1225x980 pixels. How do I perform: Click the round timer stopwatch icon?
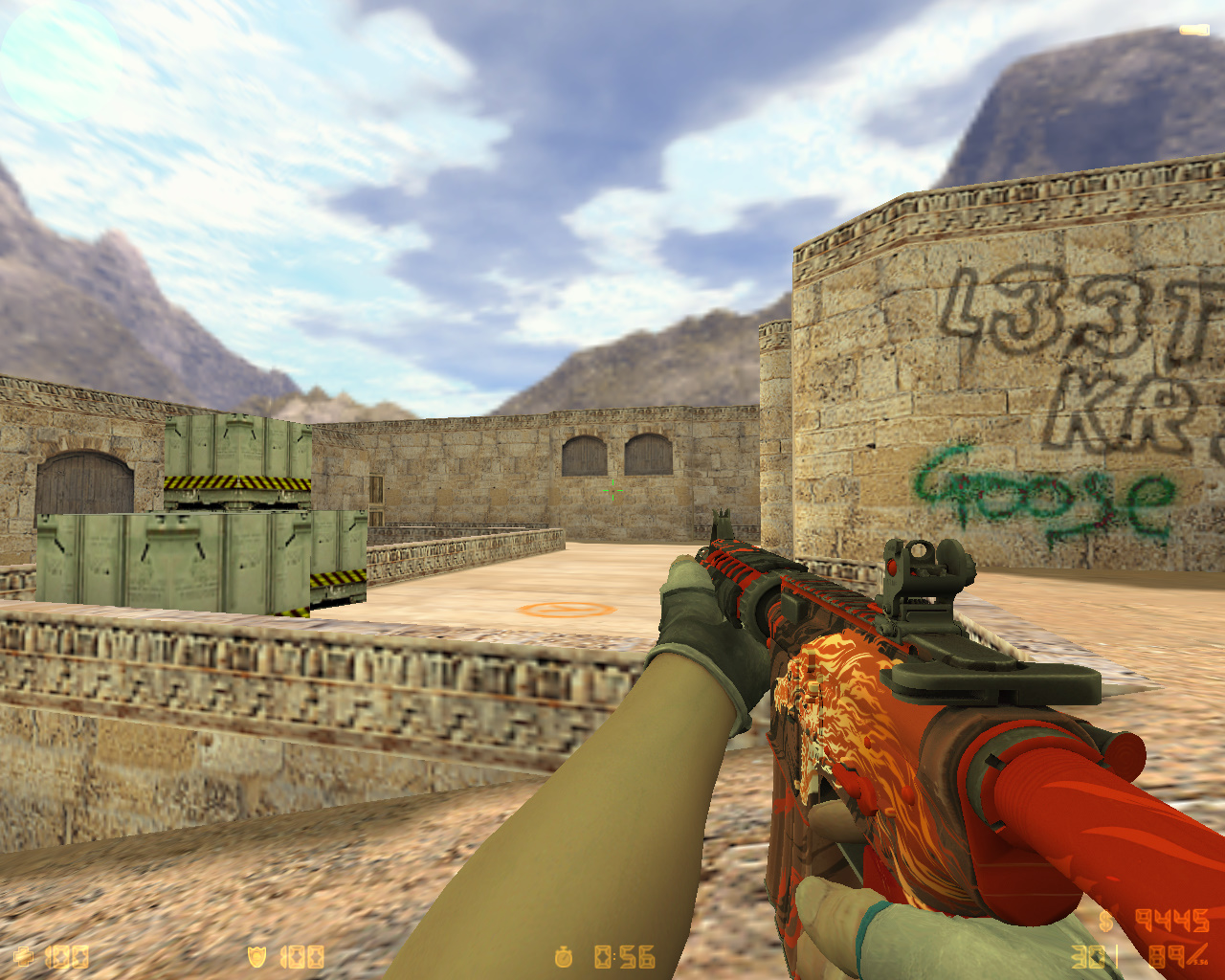(x=565, y=957)
